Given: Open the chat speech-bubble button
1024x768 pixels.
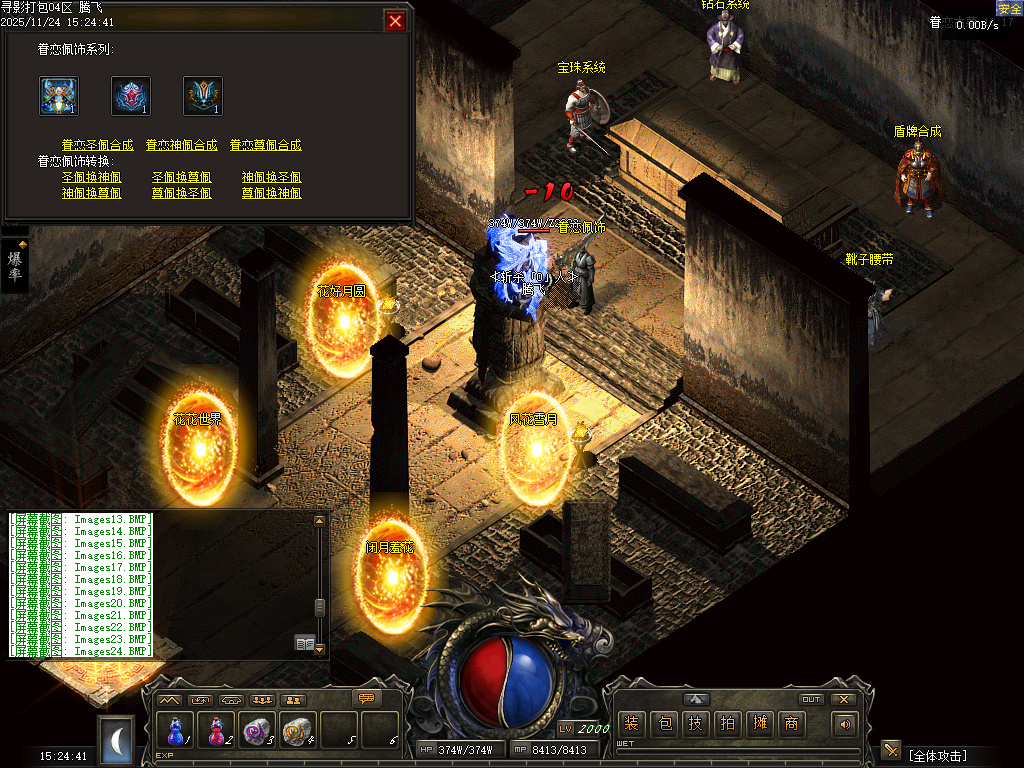Looking at the screenshot, I should pos(367,698).
